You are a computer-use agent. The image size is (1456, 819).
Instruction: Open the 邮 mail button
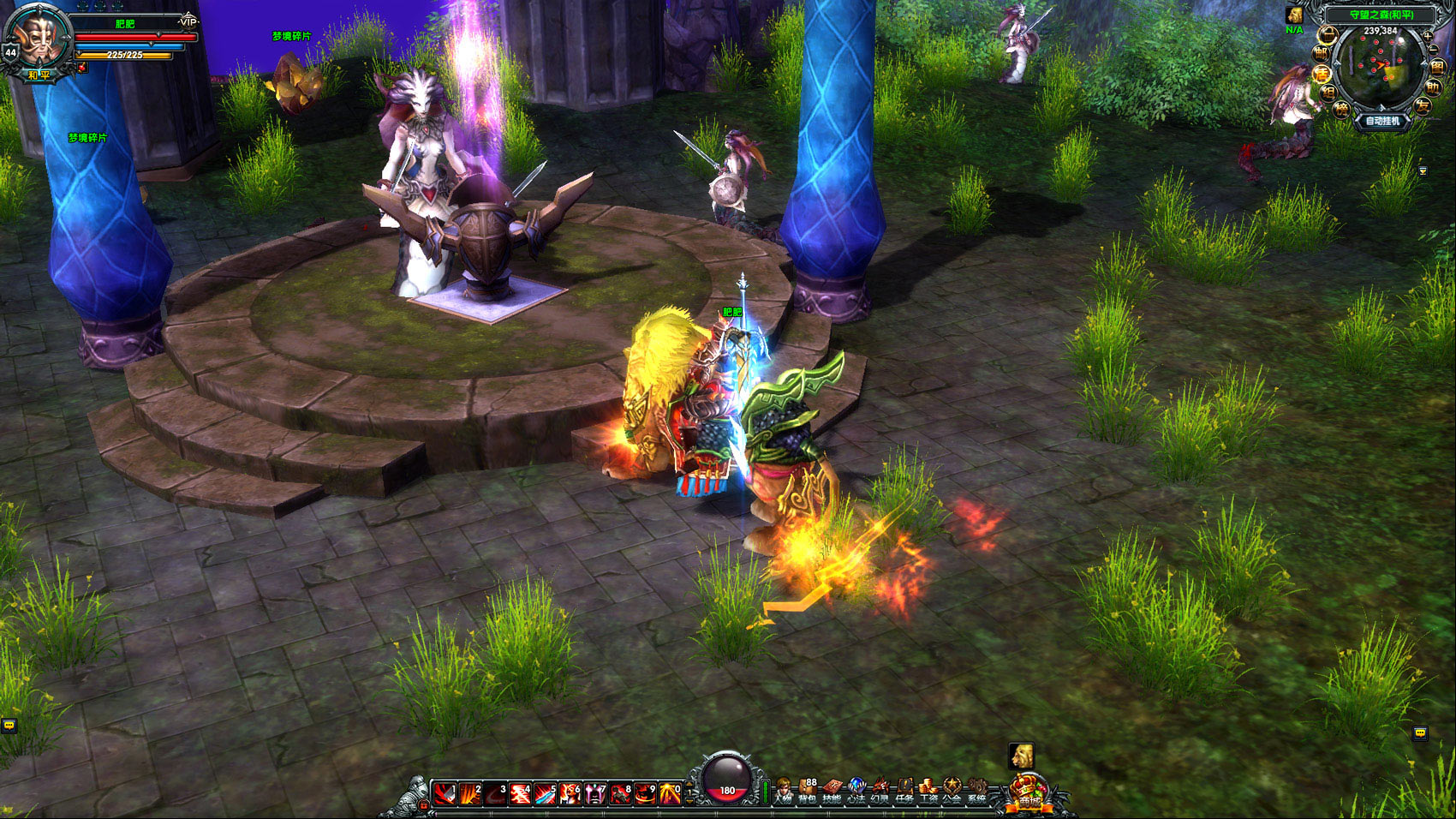coord(1322,53)
